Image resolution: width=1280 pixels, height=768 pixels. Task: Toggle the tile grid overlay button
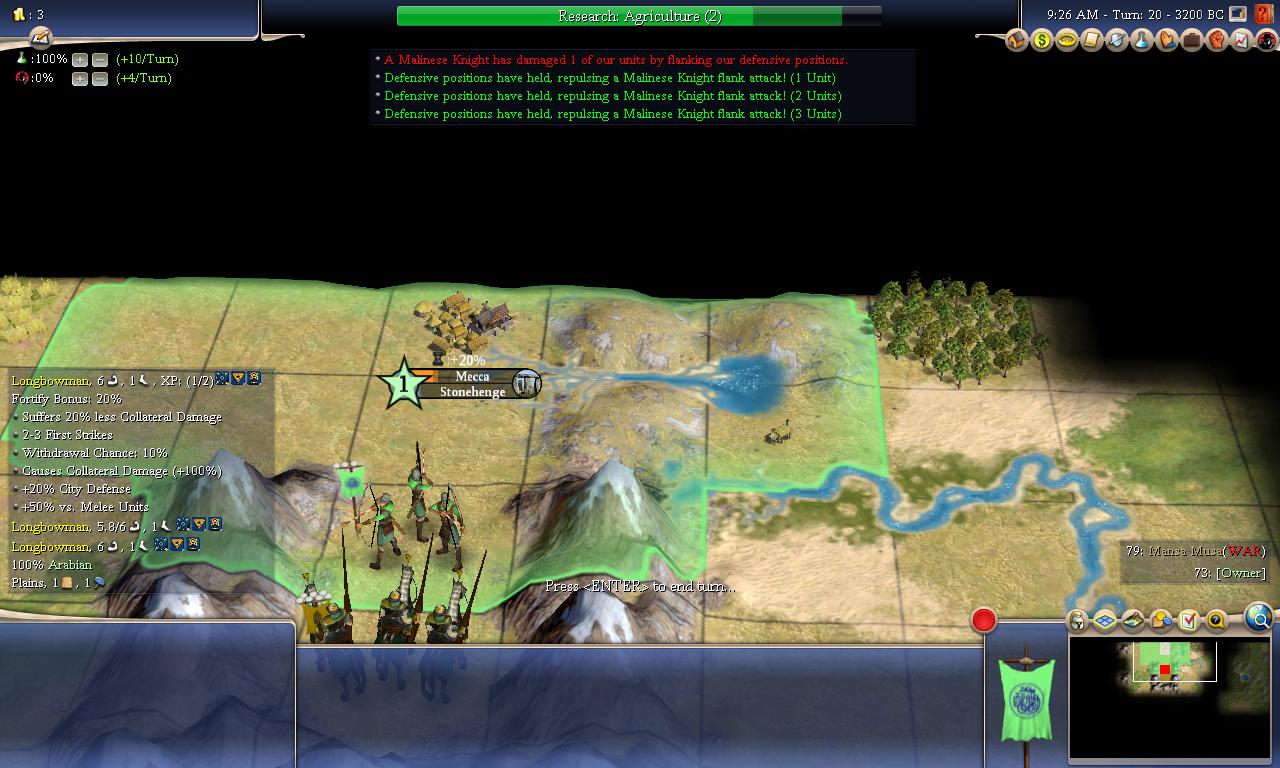(1105, 621)
